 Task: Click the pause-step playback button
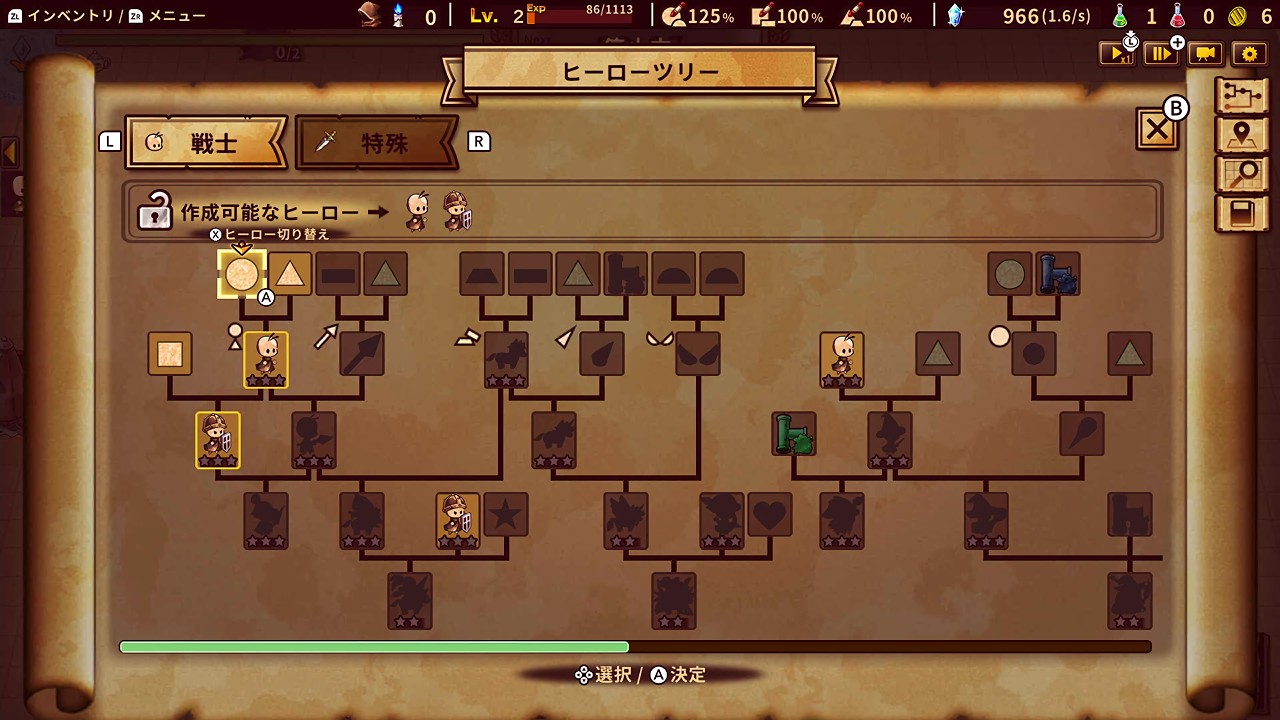(1162, 54)
